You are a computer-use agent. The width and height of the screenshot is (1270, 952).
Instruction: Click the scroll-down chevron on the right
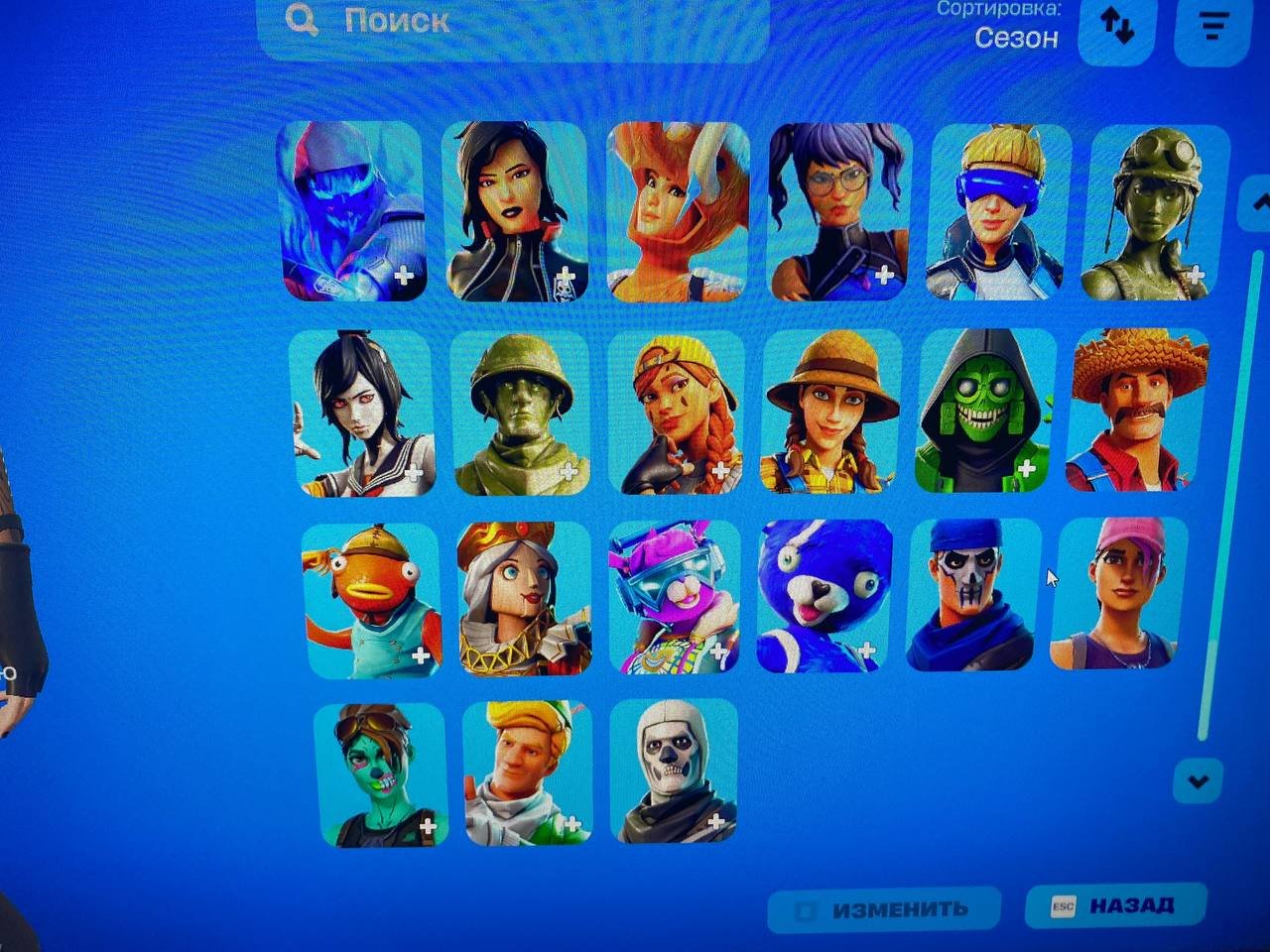coord(1199,782)
